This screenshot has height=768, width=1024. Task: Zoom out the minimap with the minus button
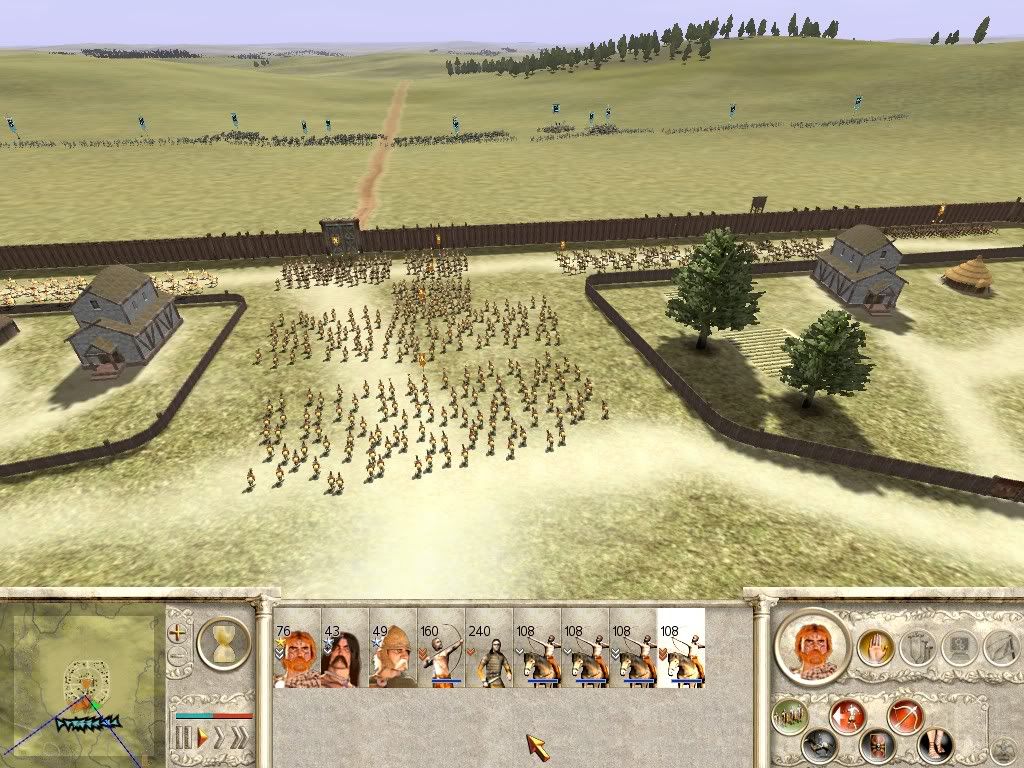[179, 657]
